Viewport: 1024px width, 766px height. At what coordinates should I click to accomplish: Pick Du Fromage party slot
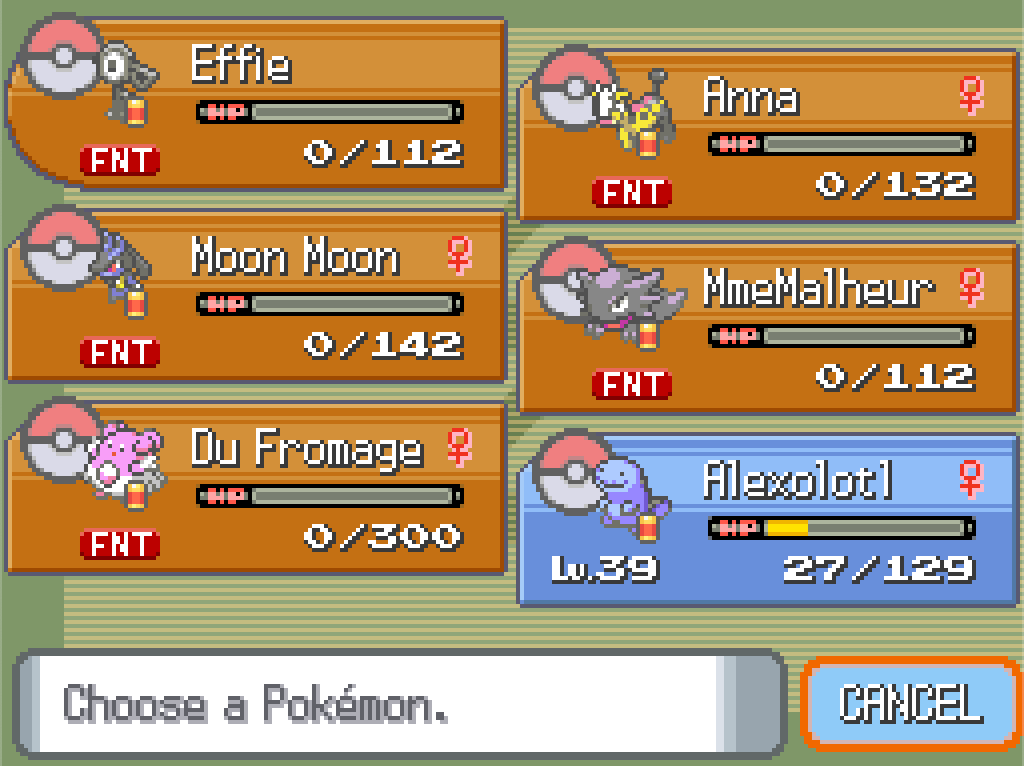(256, 489)
